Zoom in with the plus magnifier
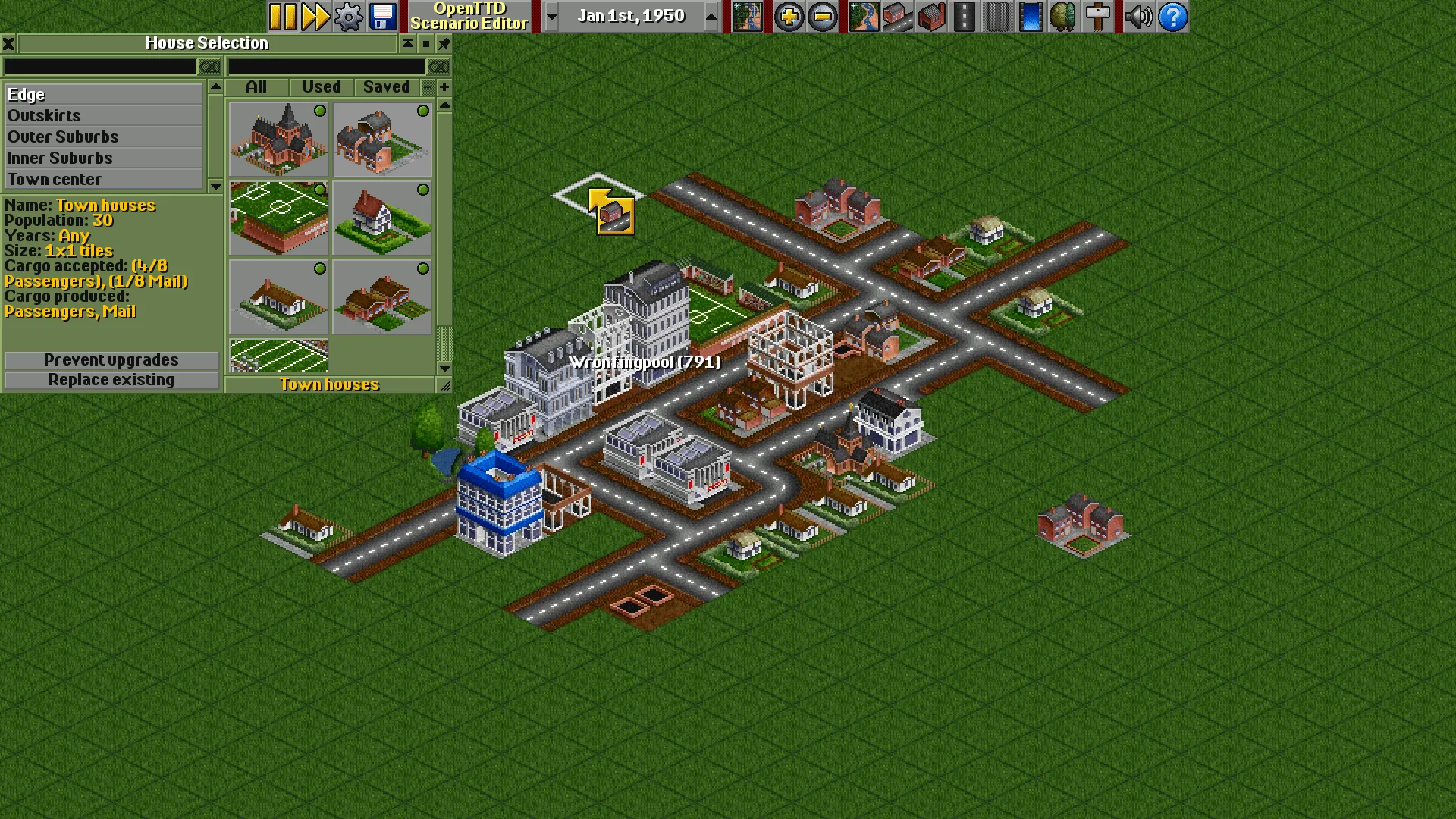 [x=789, y=17]
